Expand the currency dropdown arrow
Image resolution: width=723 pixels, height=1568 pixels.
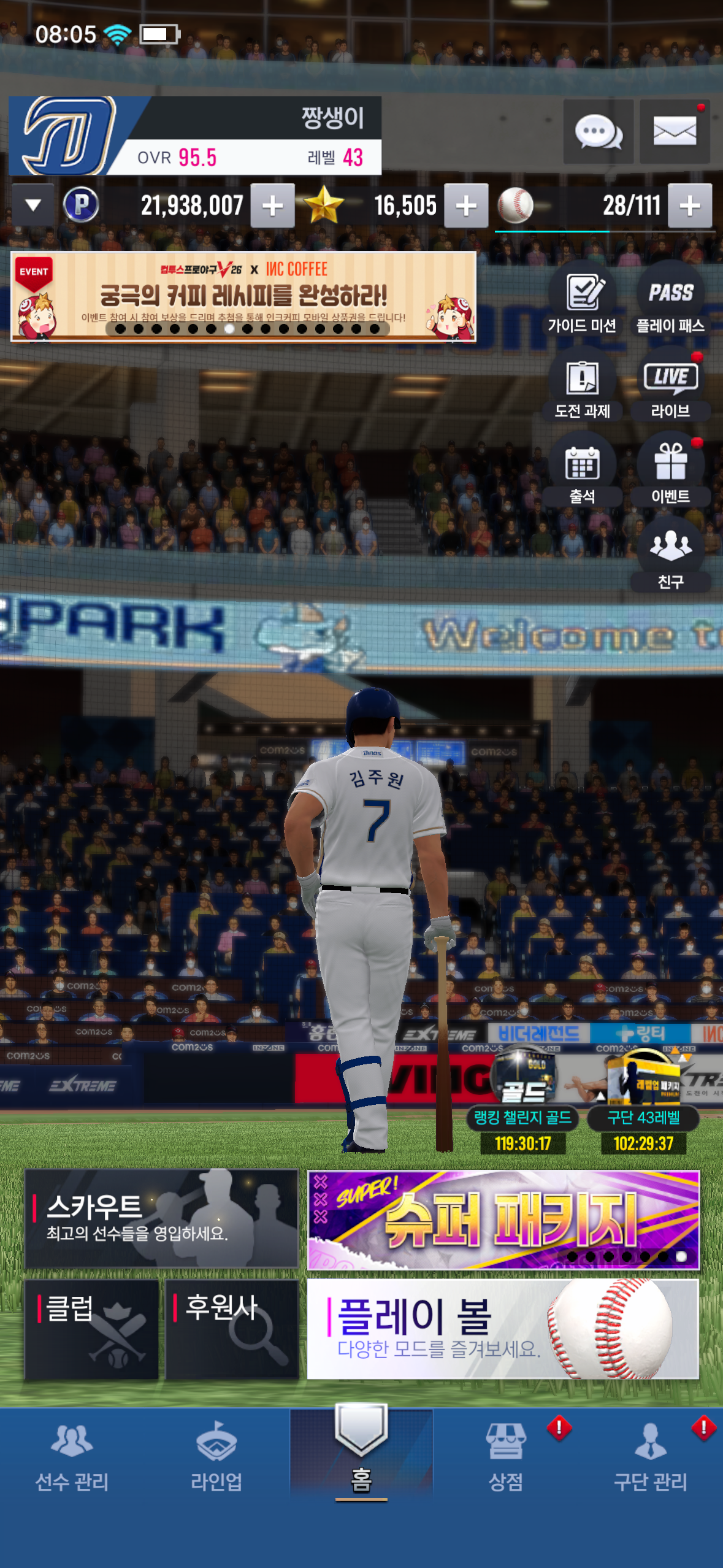click(x=33, y=206)
